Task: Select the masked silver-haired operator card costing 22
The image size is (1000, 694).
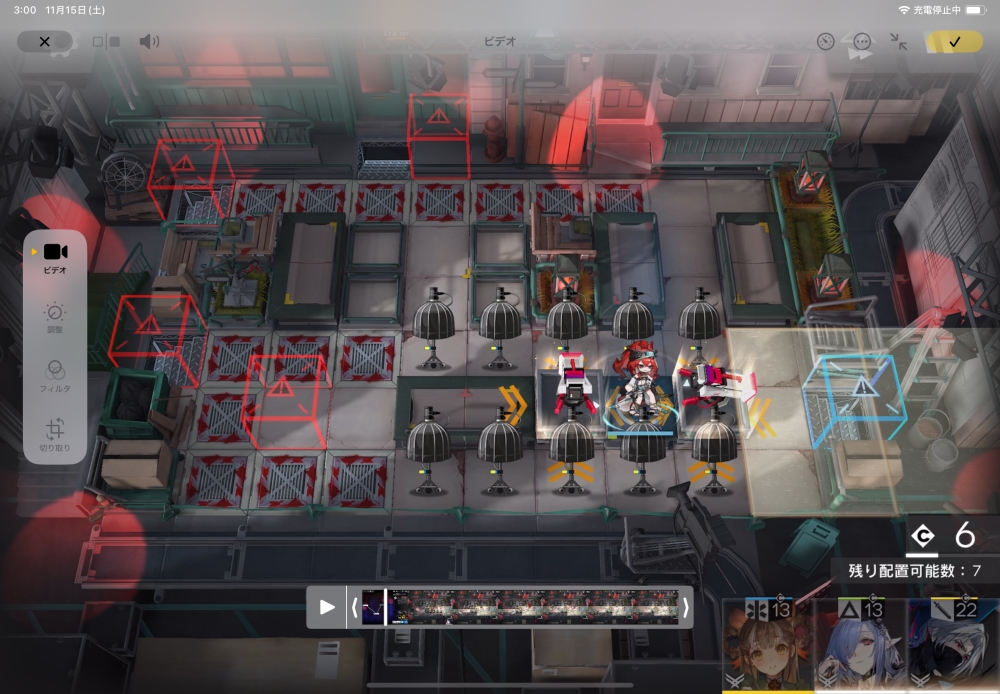Action: [953, 647]
